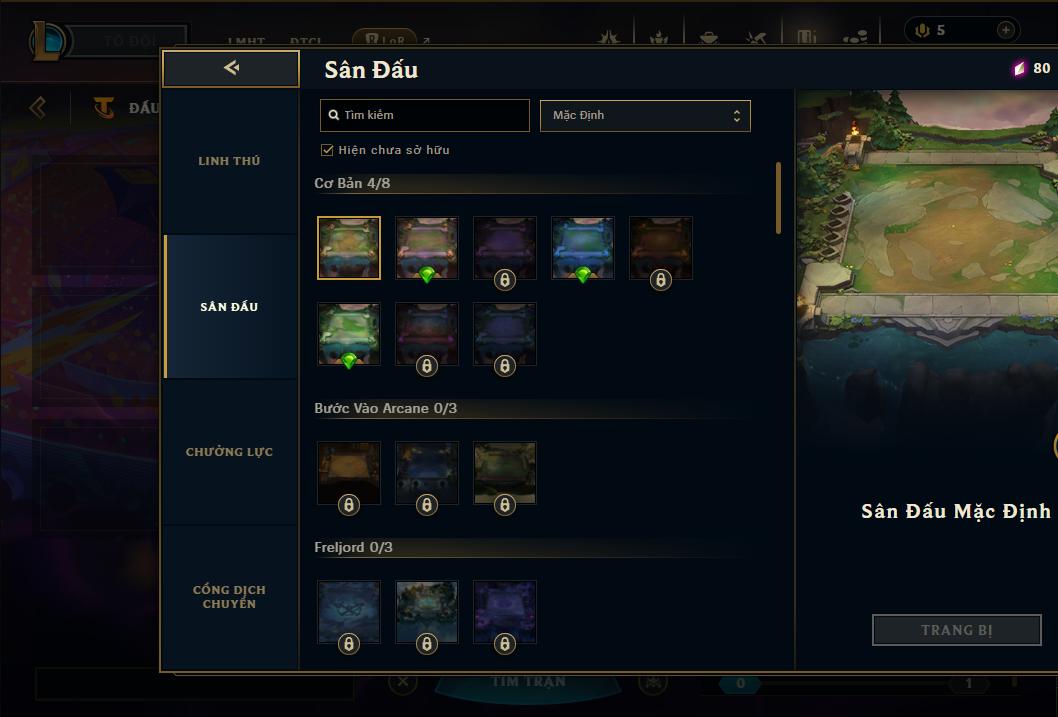This screenshot has width=1058, height=717.
Task: Select the locked purple Freljord arena
Action: click(x=505, y=611)
